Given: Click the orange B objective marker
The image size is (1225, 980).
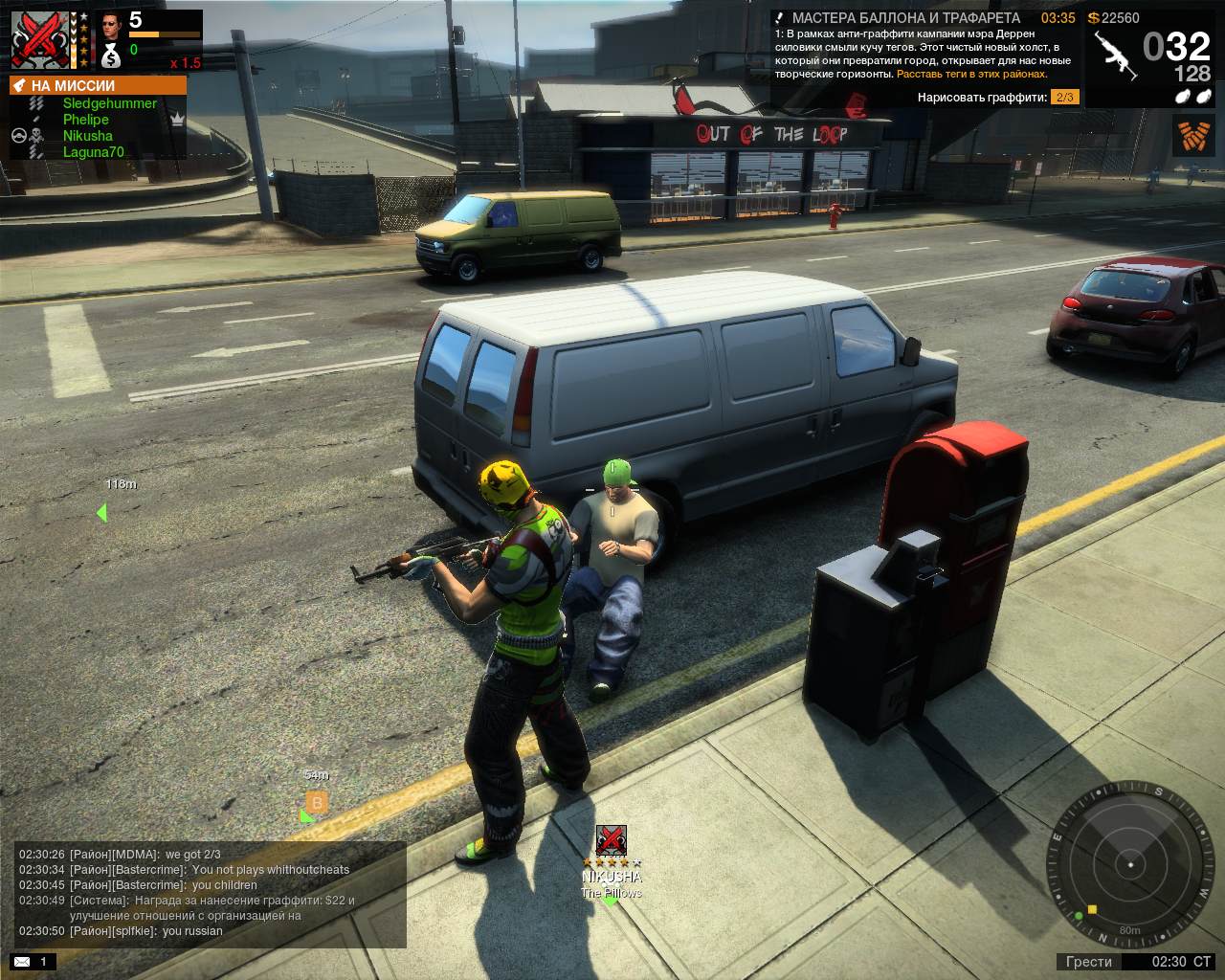Looking at the screenshot, I should pyautogui.click(x=317, y=802).
